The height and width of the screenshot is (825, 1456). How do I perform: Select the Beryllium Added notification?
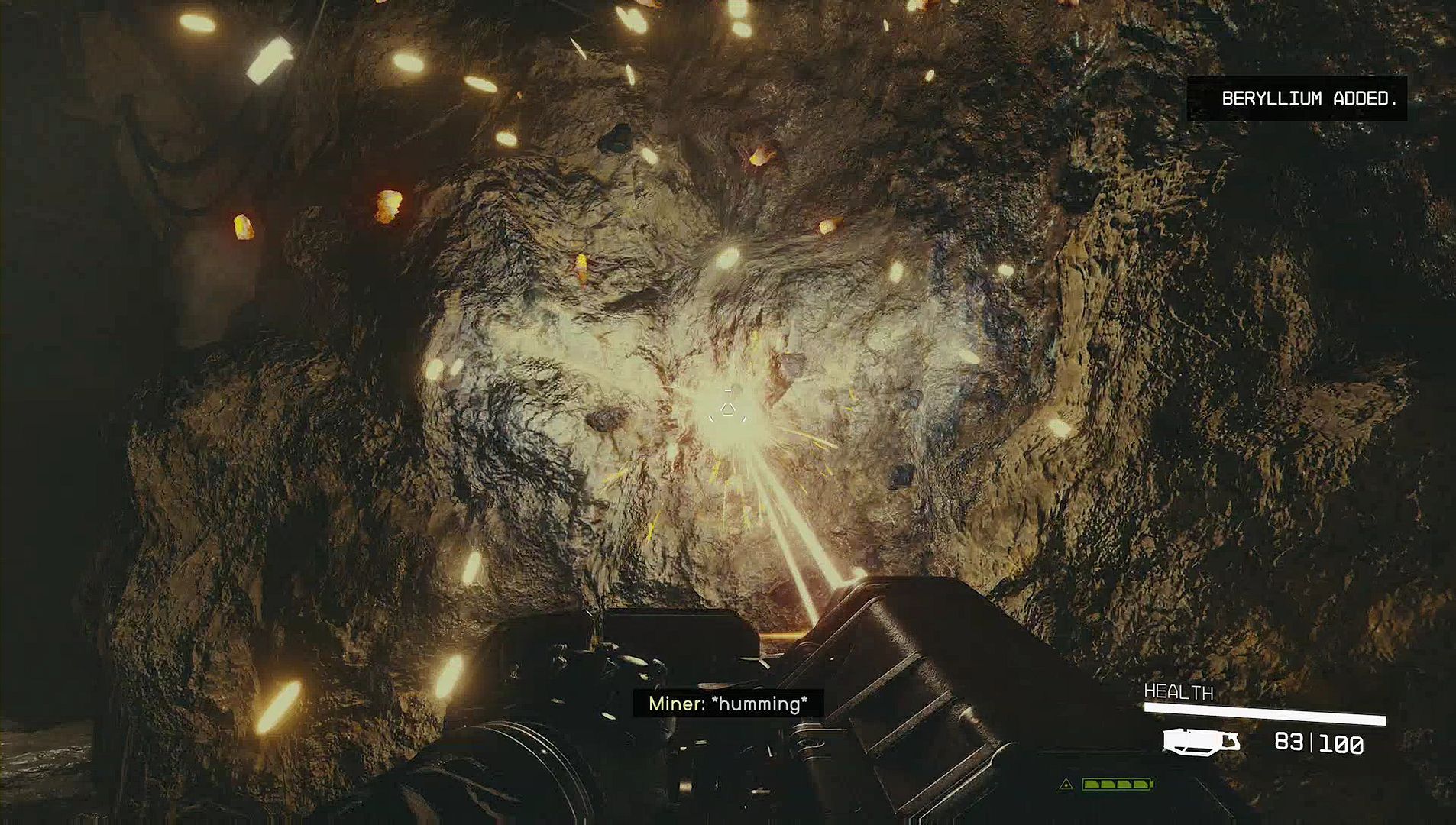1297,99
